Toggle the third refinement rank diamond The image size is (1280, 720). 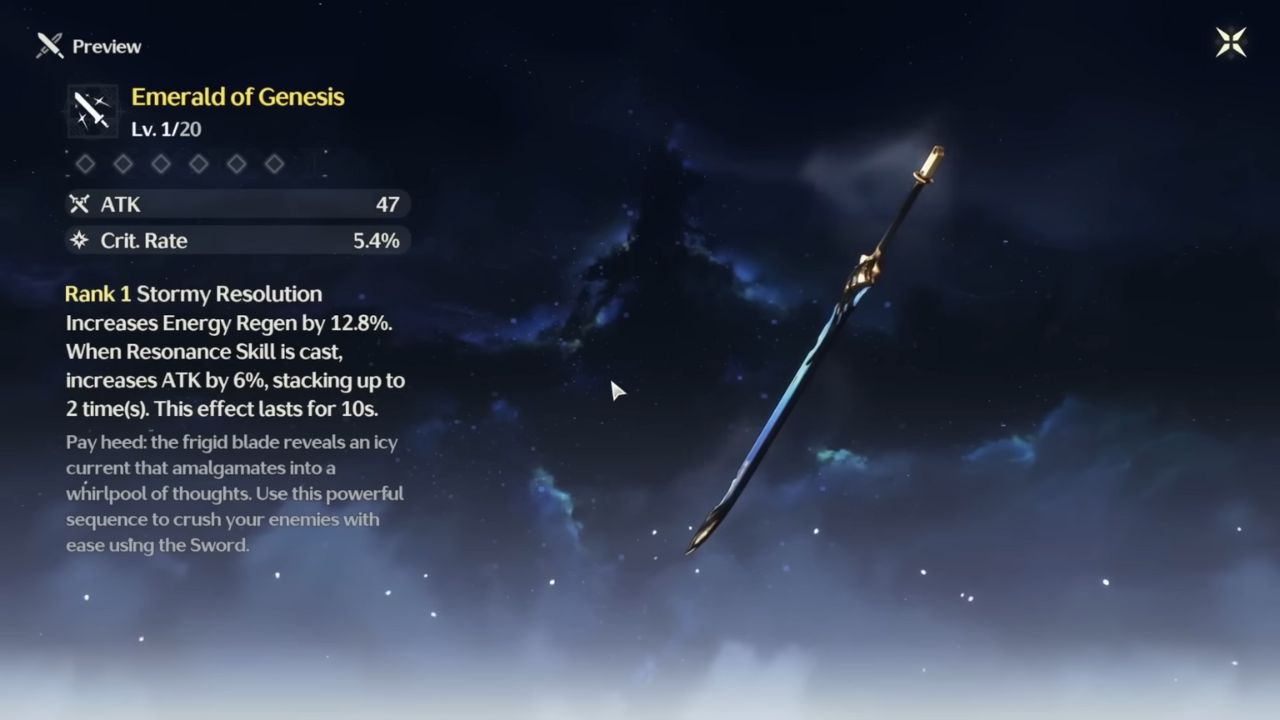click(x=161, y=164)
